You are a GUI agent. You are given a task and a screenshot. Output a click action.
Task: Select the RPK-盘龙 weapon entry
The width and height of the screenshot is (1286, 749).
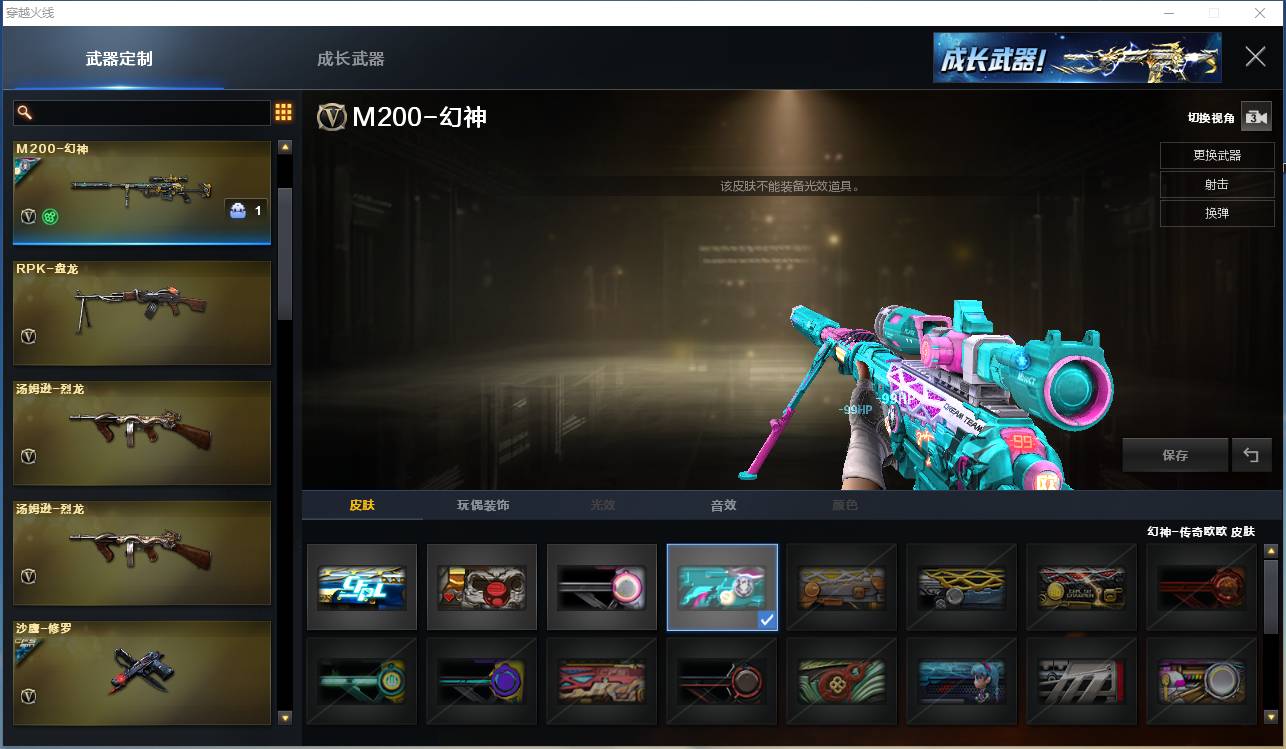[142, 313]
